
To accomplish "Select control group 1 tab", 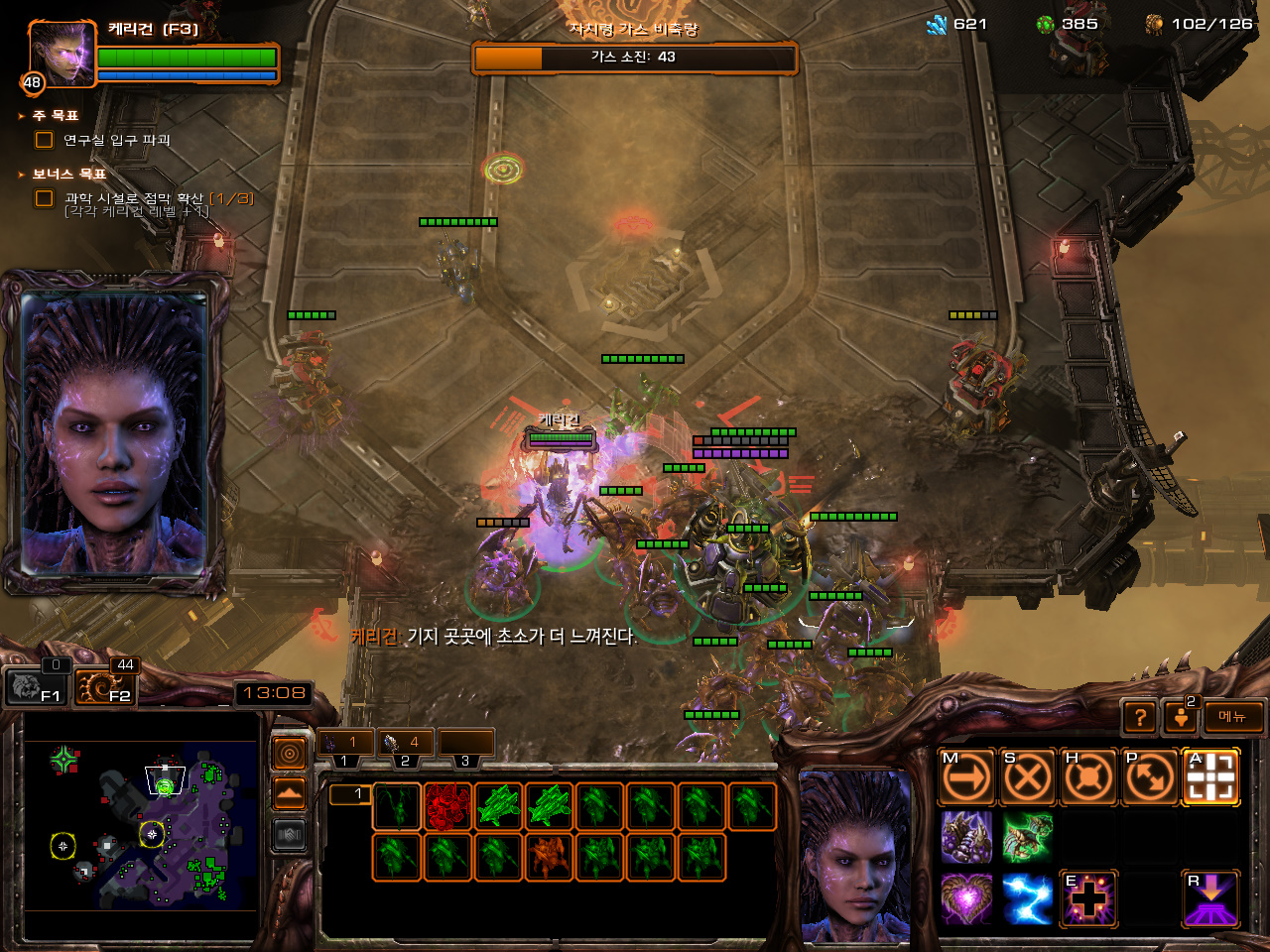I will pyautogui.click(x=344, y=743).
